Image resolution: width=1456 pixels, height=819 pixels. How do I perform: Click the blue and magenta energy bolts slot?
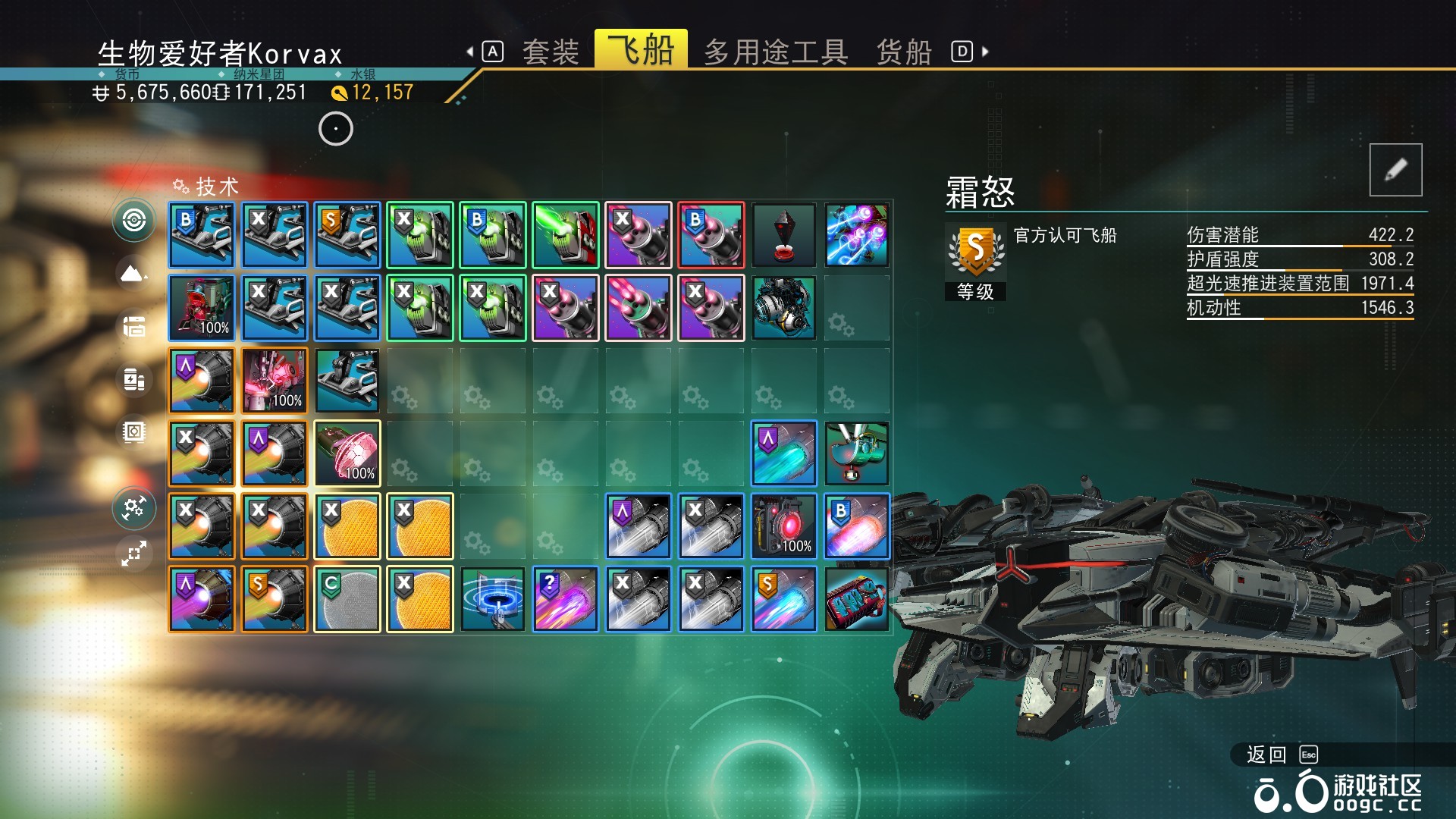[x=857, y=235]
